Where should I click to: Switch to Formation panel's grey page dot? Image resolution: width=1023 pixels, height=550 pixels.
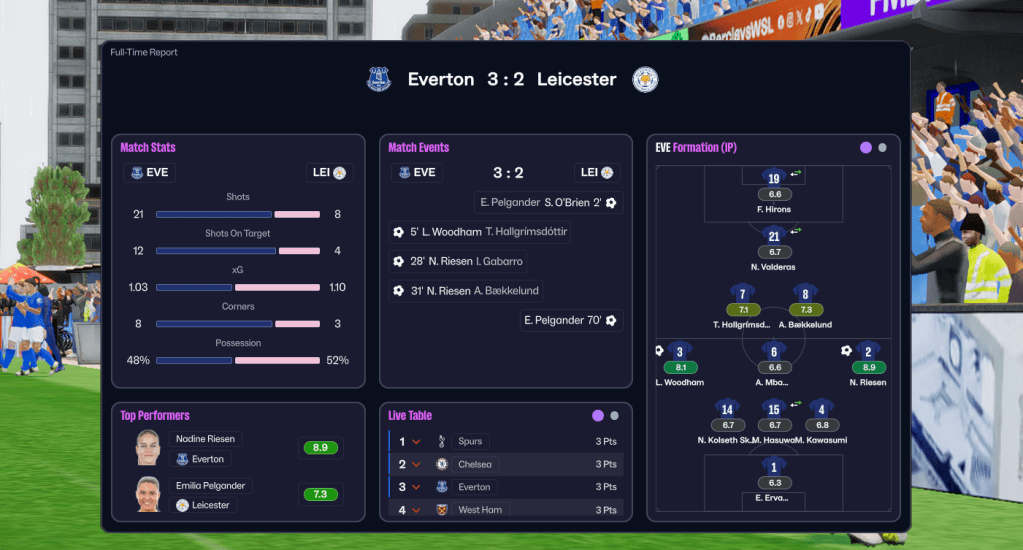[x=882, y=148]
